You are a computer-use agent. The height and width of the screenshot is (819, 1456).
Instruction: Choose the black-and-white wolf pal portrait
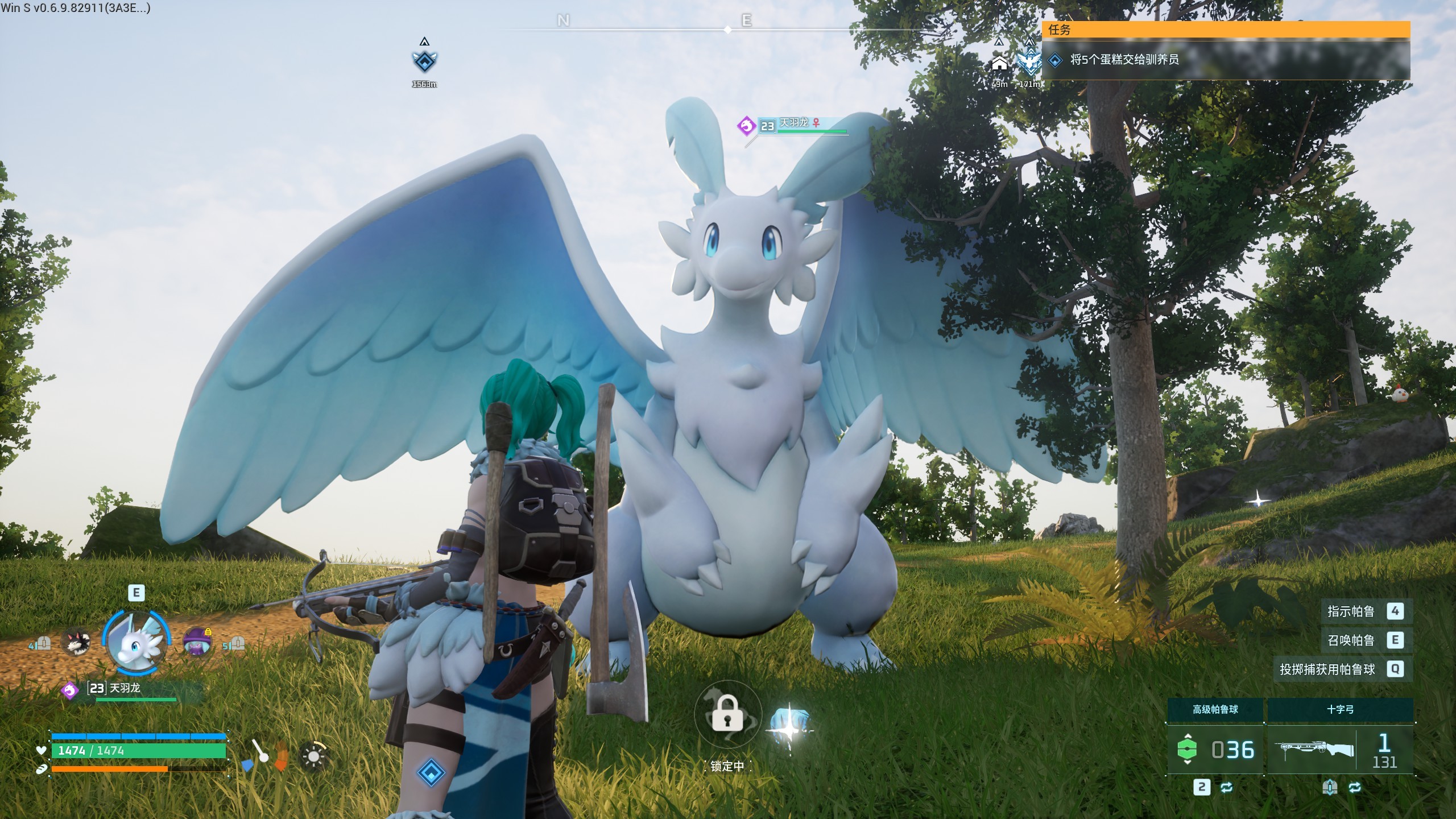(76, 643)
